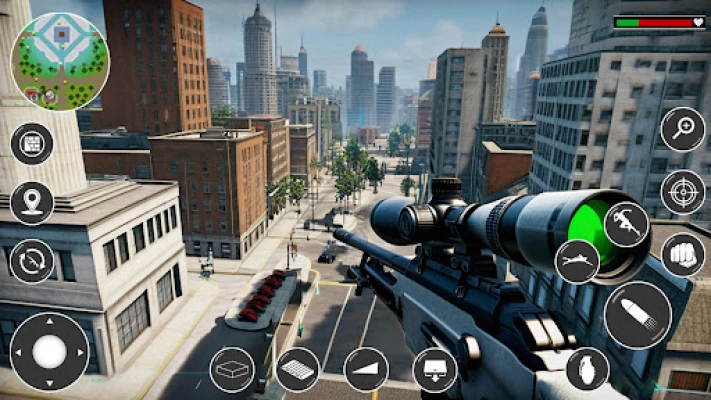This screenshot has width=711, height=400.
Task: Tap the jumping figure button
Action: (x=627, y=224)
